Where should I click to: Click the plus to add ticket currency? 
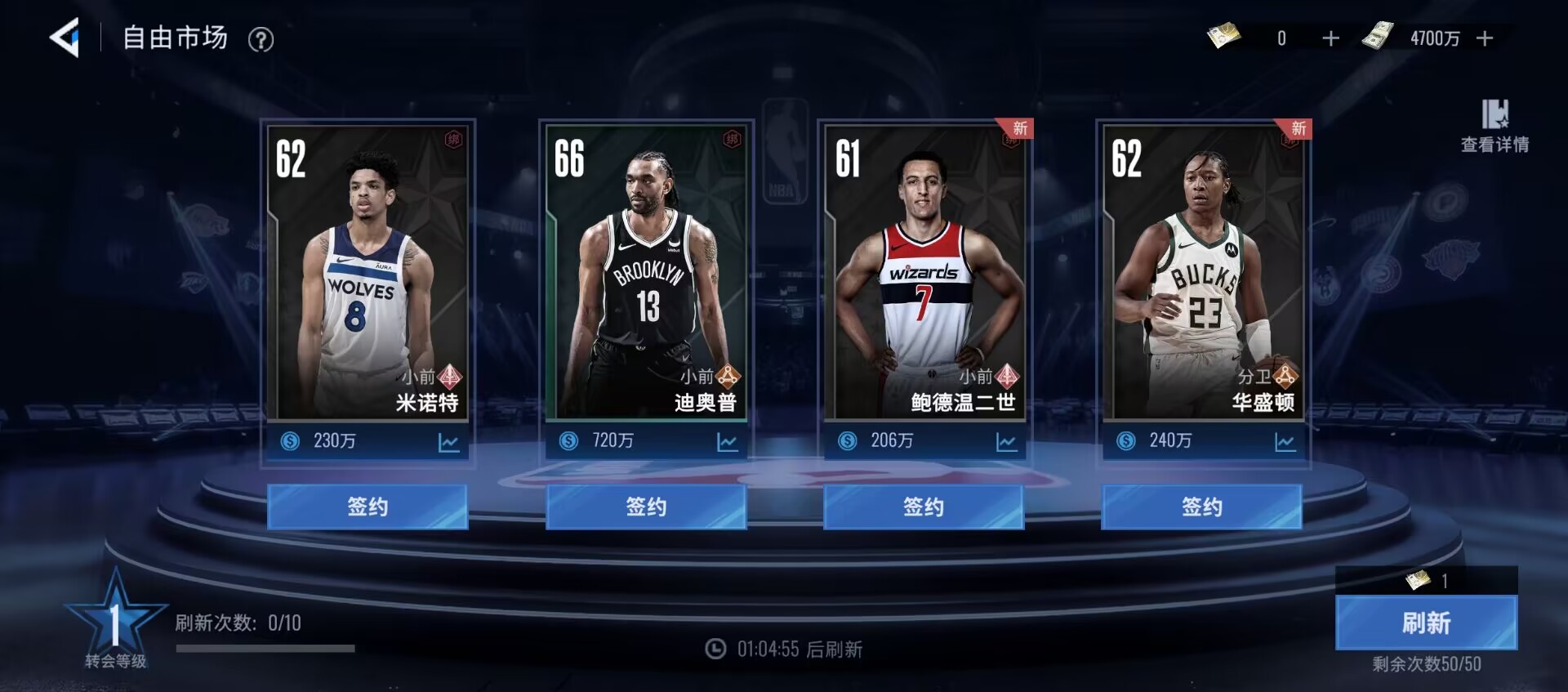[x=1330, y=38]
